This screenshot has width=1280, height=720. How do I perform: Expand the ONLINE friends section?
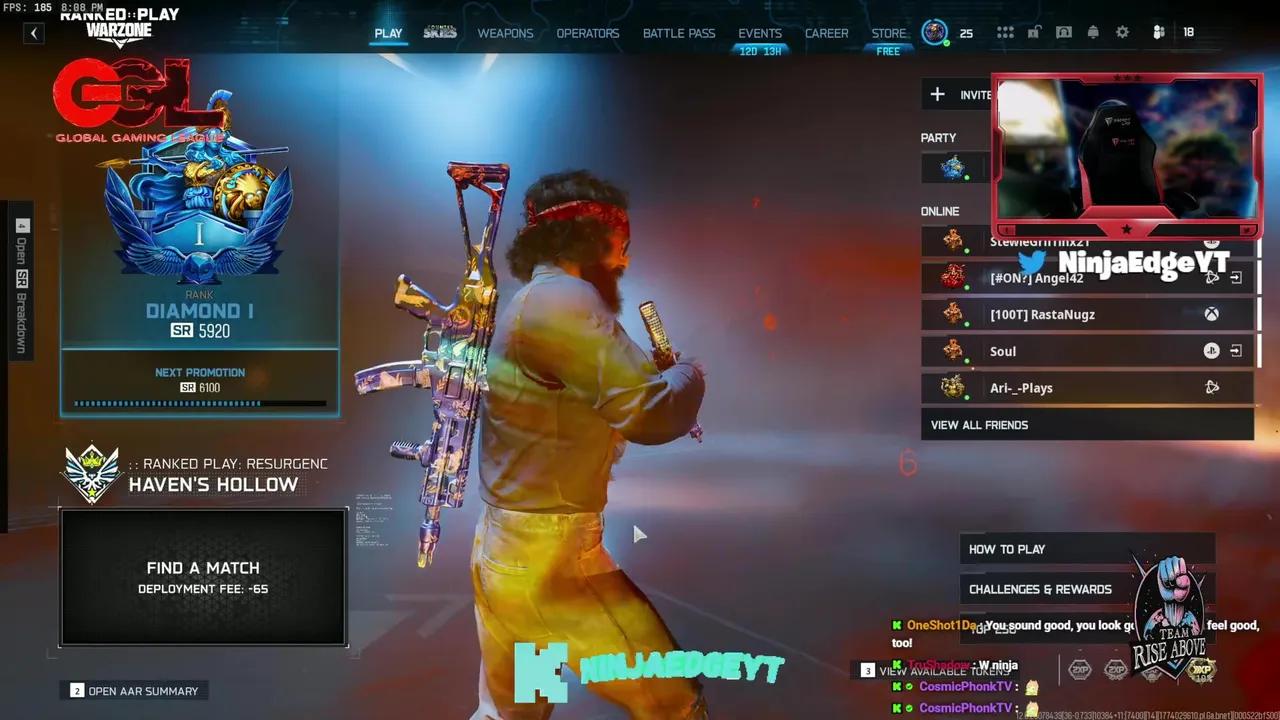point(940,211)
